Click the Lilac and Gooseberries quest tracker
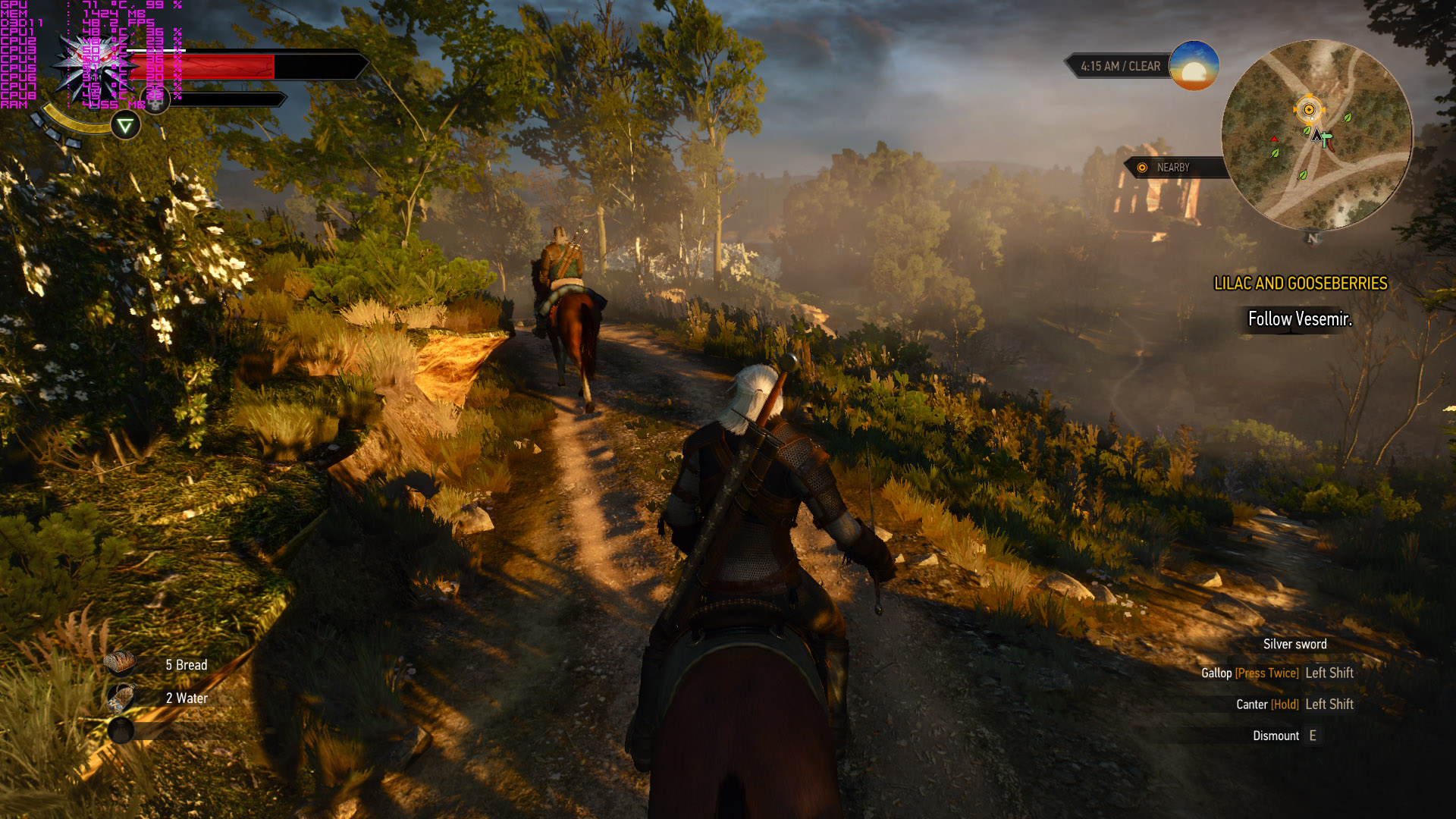Screen dimensions: 1456x819 (1300, 284)
